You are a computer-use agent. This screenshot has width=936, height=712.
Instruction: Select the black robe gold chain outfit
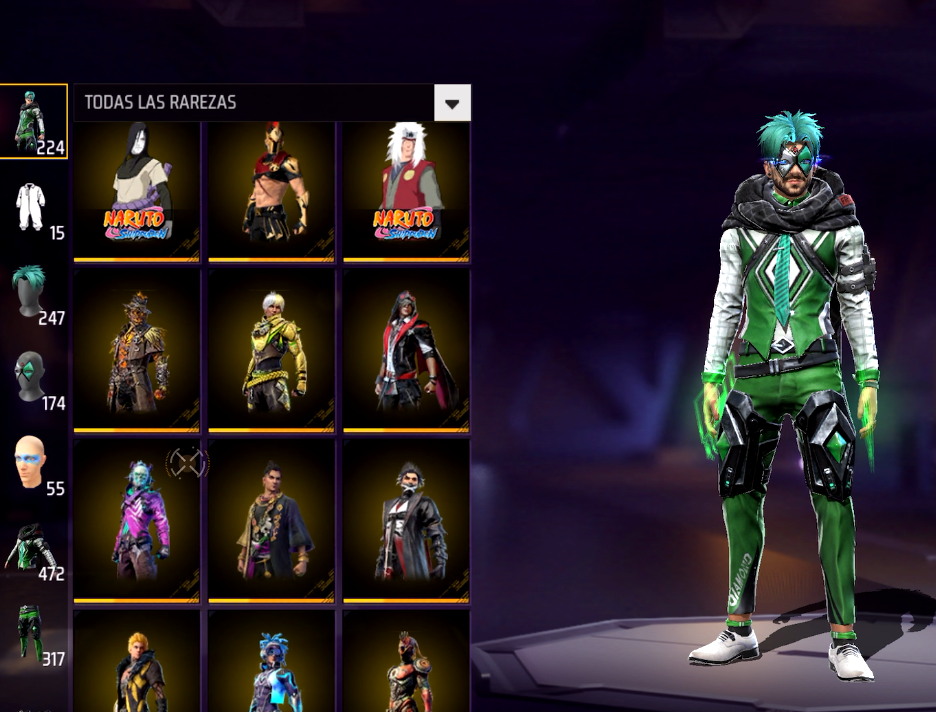pos(271,520)
